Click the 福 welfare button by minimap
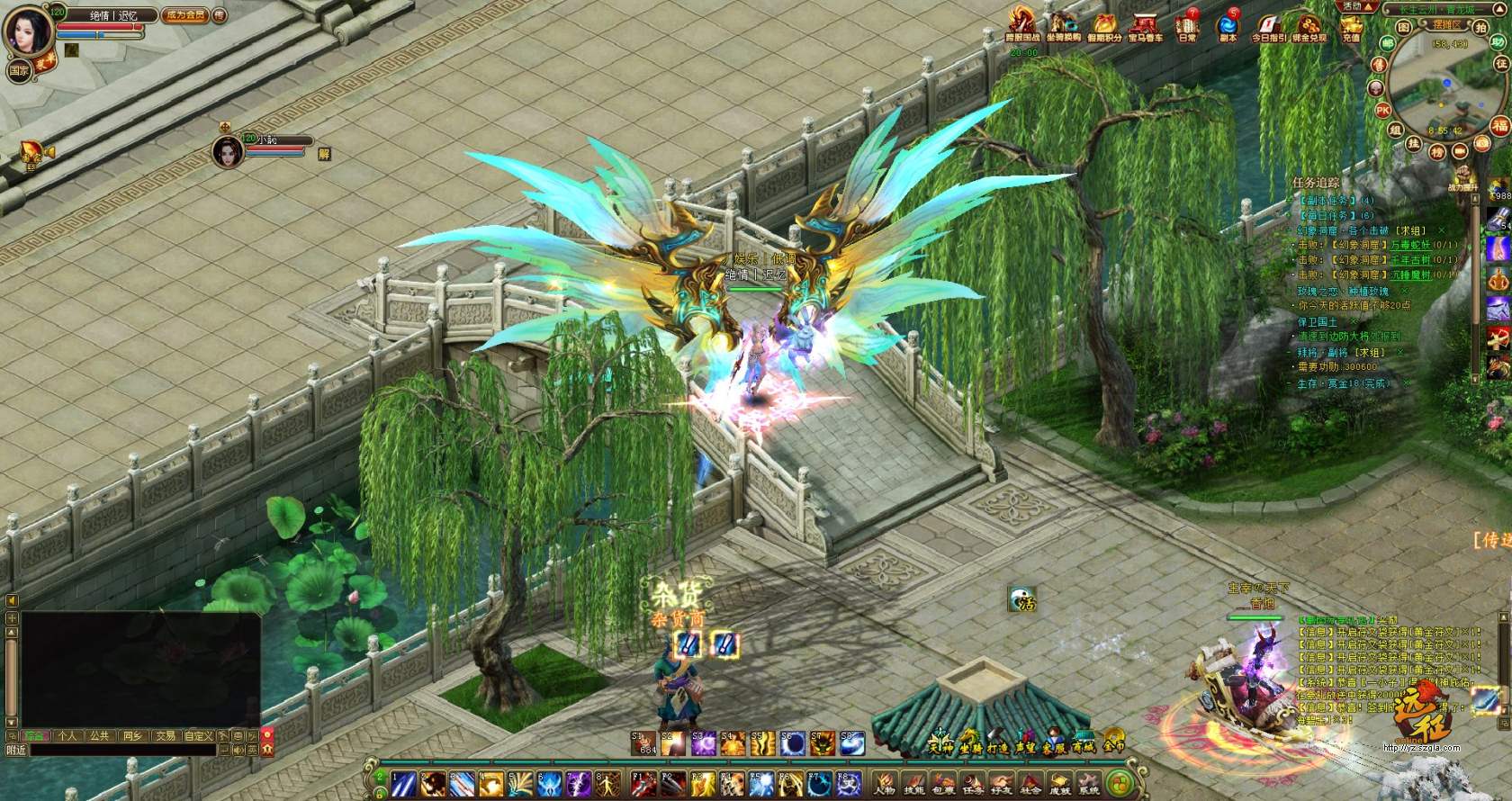1512x801 pixels. tap(1499, 125)
